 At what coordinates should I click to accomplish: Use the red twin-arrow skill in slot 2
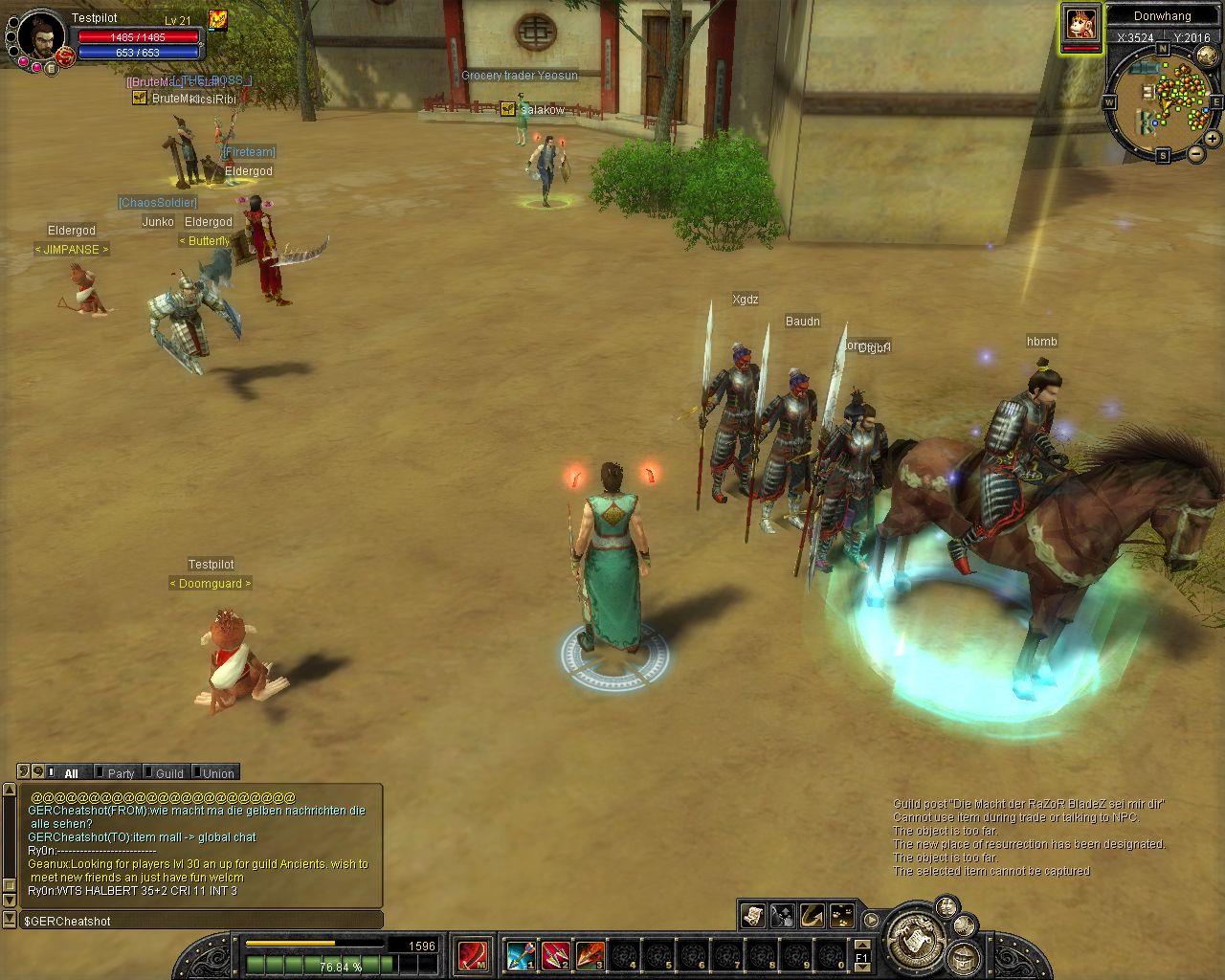555,954
